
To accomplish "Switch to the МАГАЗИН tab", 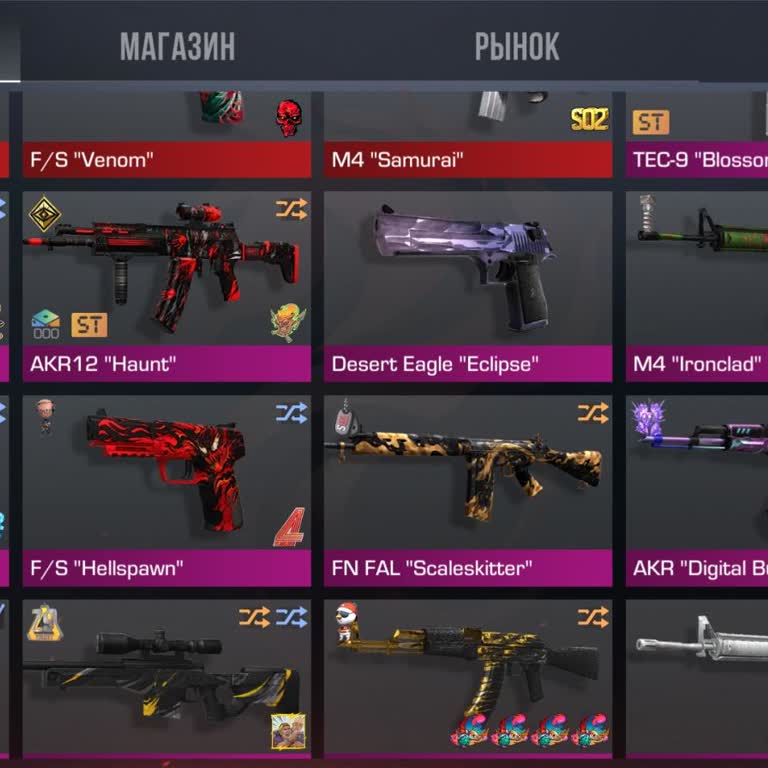I will [177, 46].
